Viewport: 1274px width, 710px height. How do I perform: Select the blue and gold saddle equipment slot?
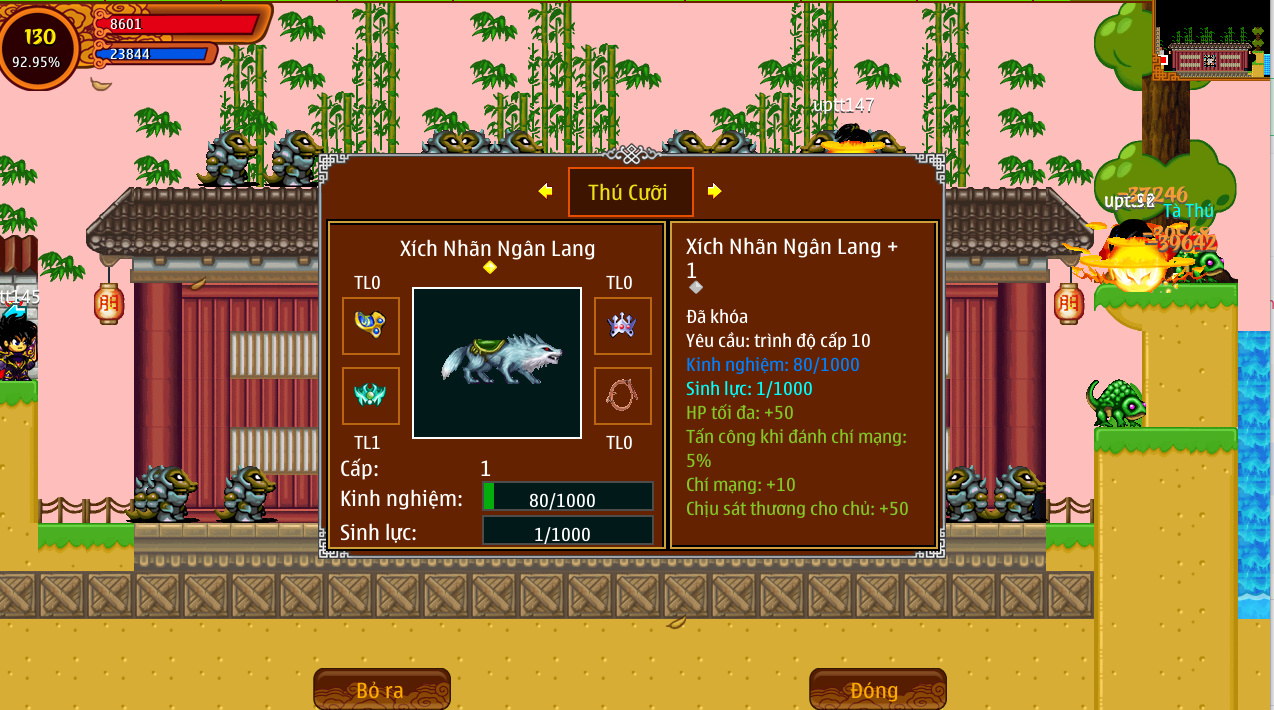tap(371, 325)
